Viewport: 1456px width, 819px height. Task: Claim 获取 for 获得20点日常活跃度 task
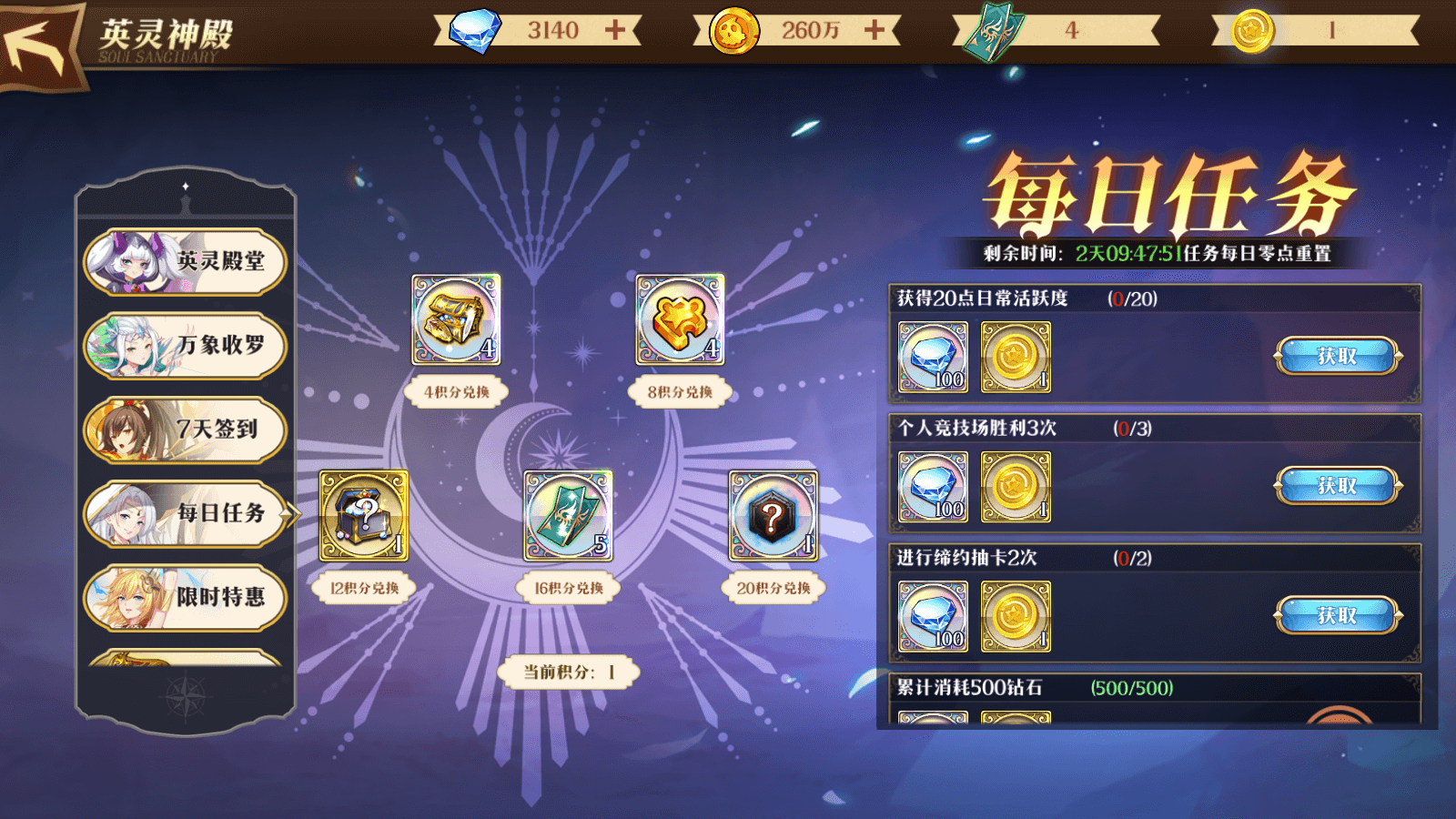[x=1340, y=357]
